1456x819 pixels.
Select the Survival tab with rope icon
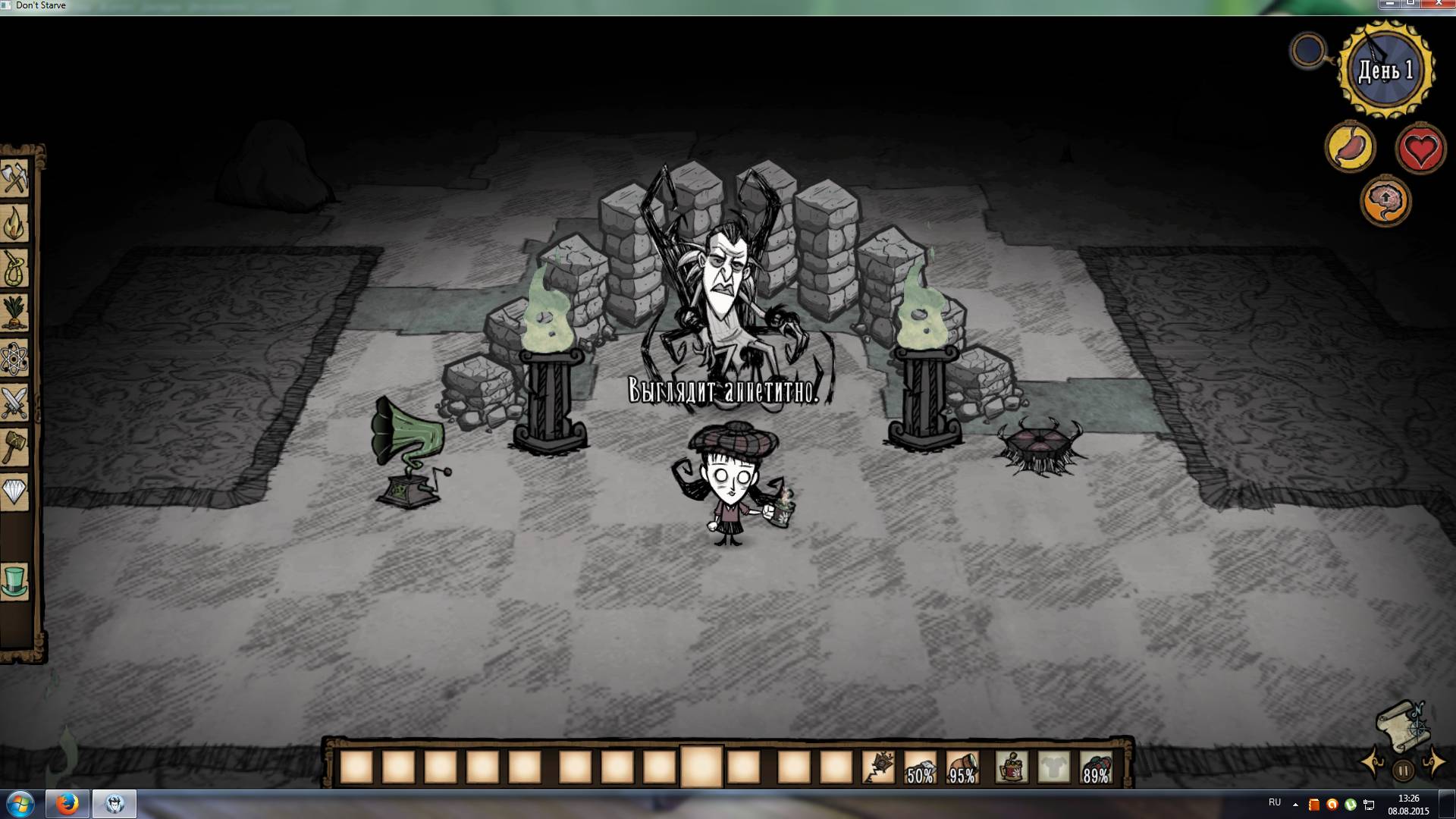pos(14,268)
